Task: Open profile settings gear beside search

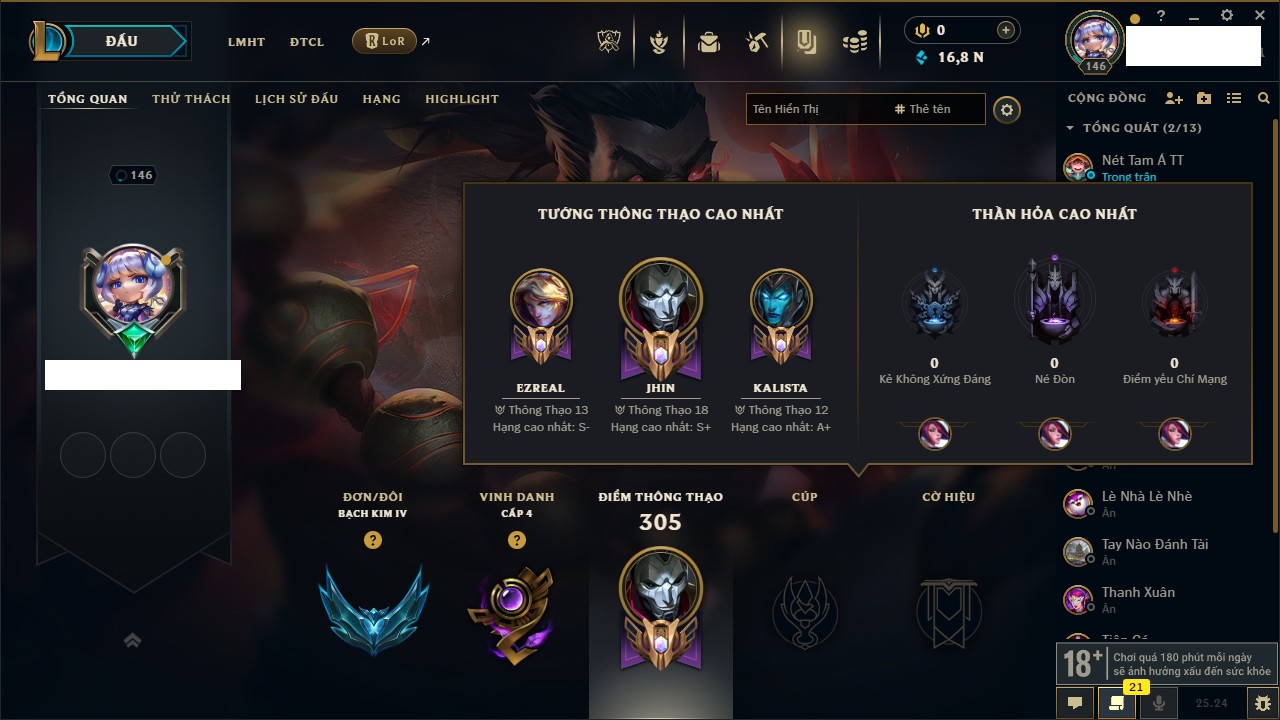Action: (1007, 110)
